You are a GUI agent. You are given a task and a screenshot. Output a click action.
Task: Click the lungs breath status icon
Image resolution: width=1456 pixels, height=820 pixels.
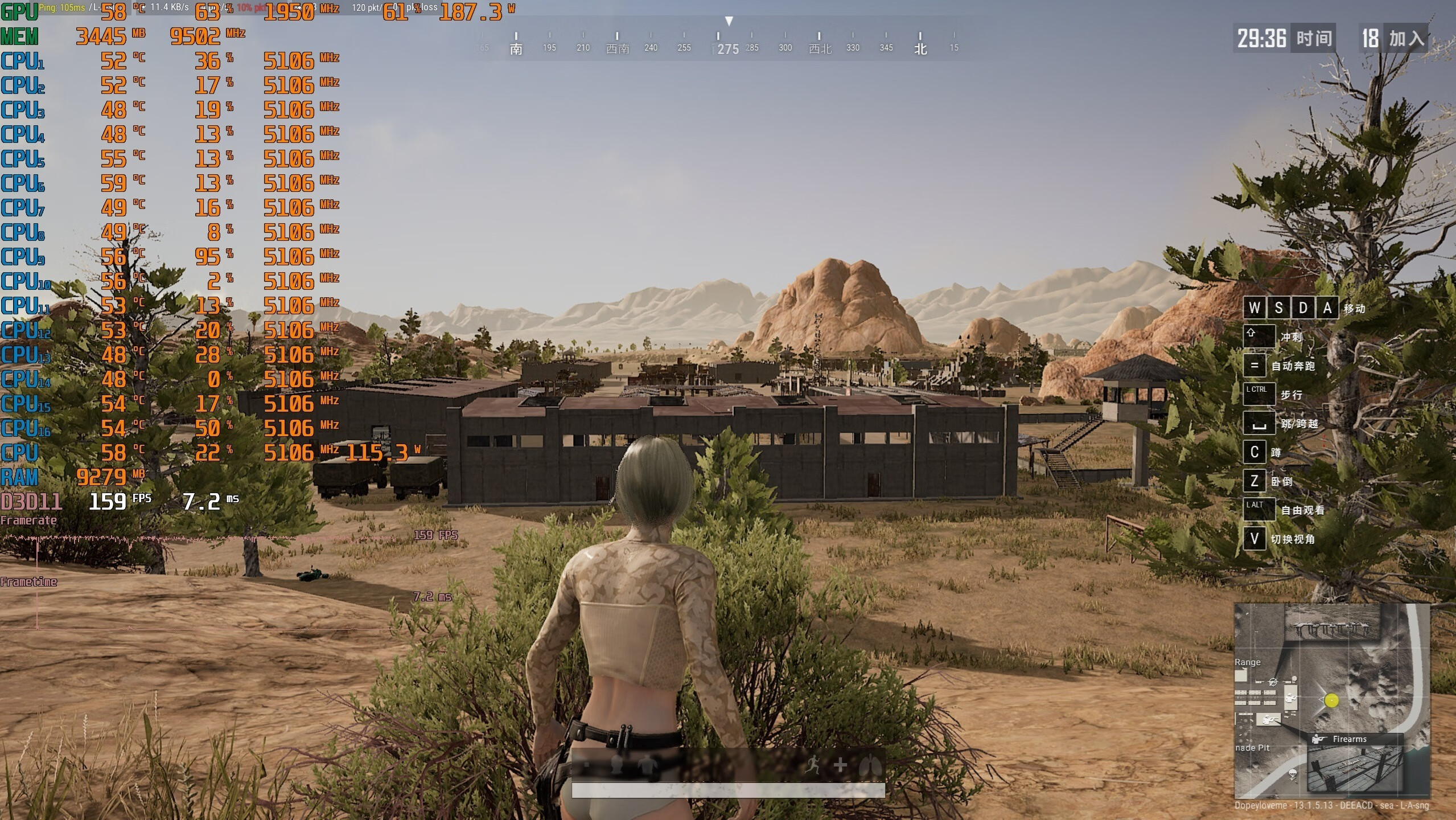pyautogui.click(x=870, y=765)
